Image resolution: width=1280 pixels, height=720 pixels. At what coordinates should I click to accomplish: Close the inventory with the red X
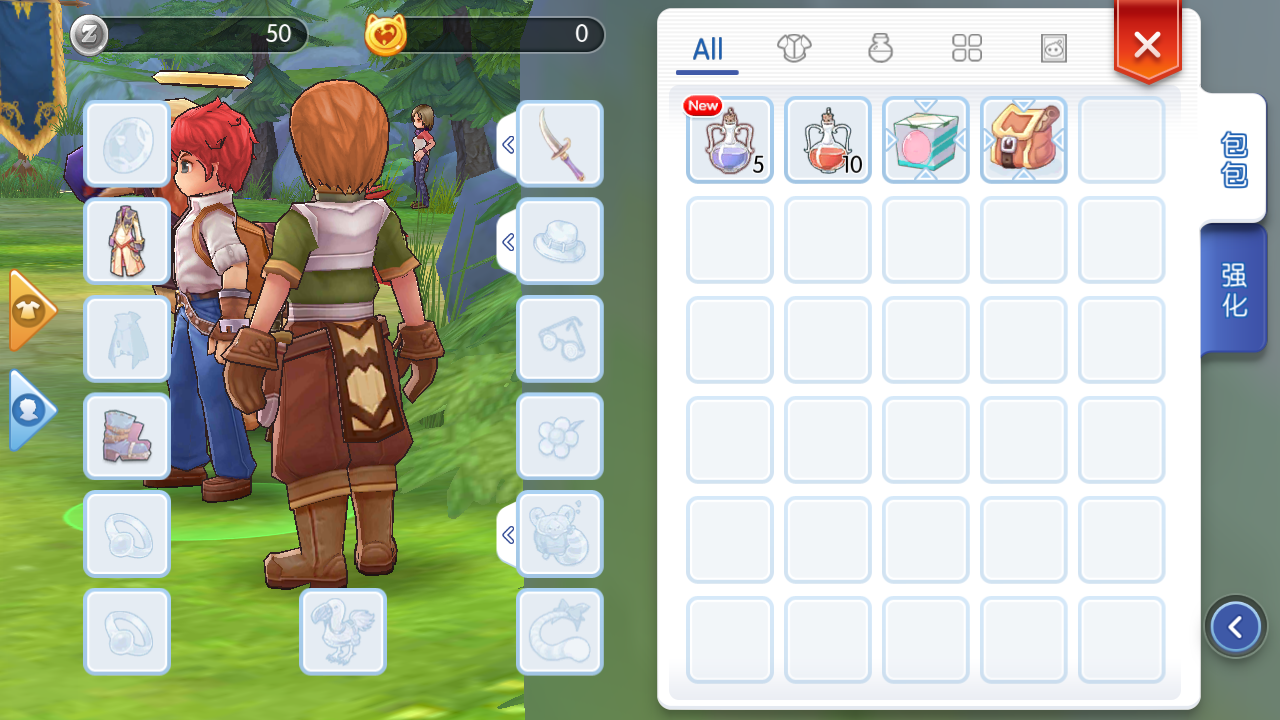click(1147, 45)
